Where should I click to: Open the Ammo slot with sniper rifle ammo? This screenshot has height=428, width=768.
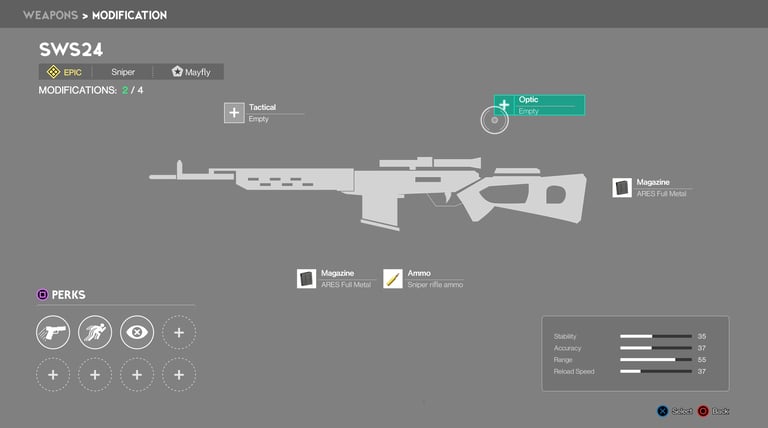pos(393,279)
